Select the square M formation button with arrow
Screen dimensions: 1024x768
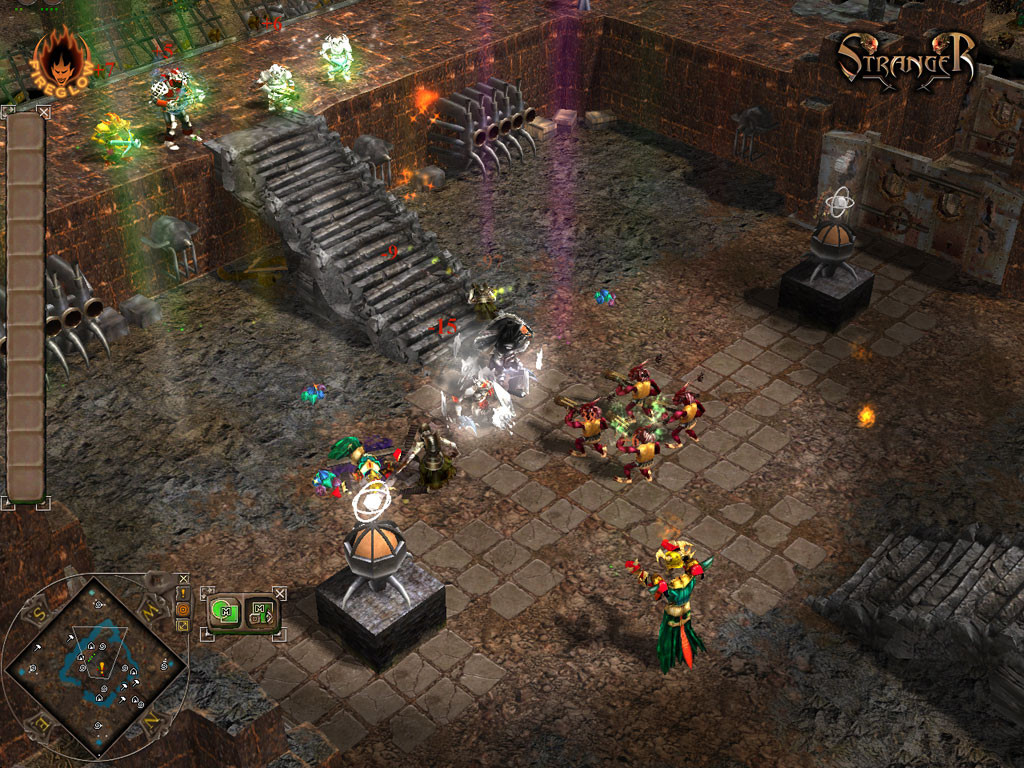pyautogui.click(x=261, y=611)
